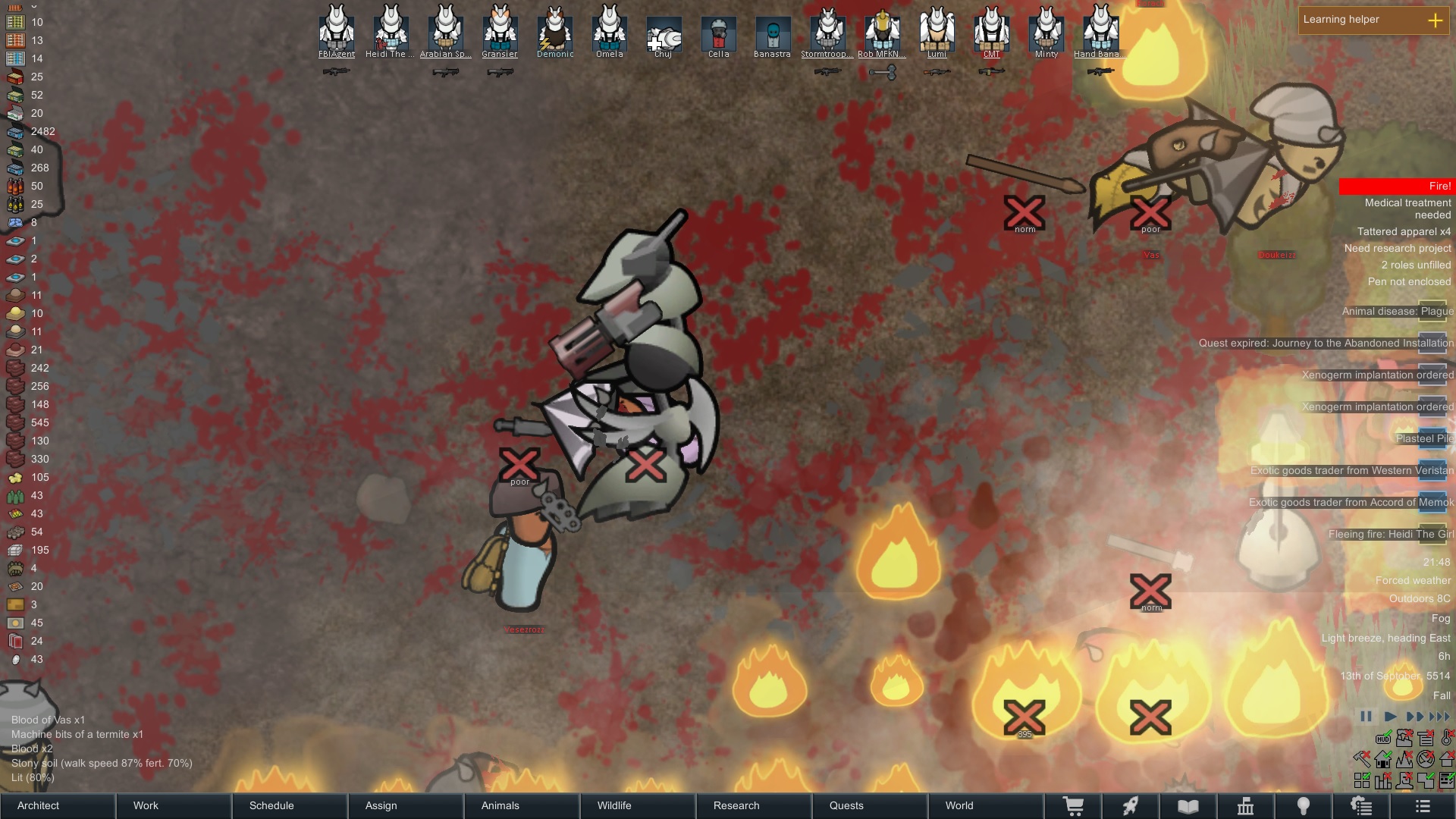Click the temperature overlay thermometer icon
Viewport: 1456px width, 819px height.
[1446, 738]
